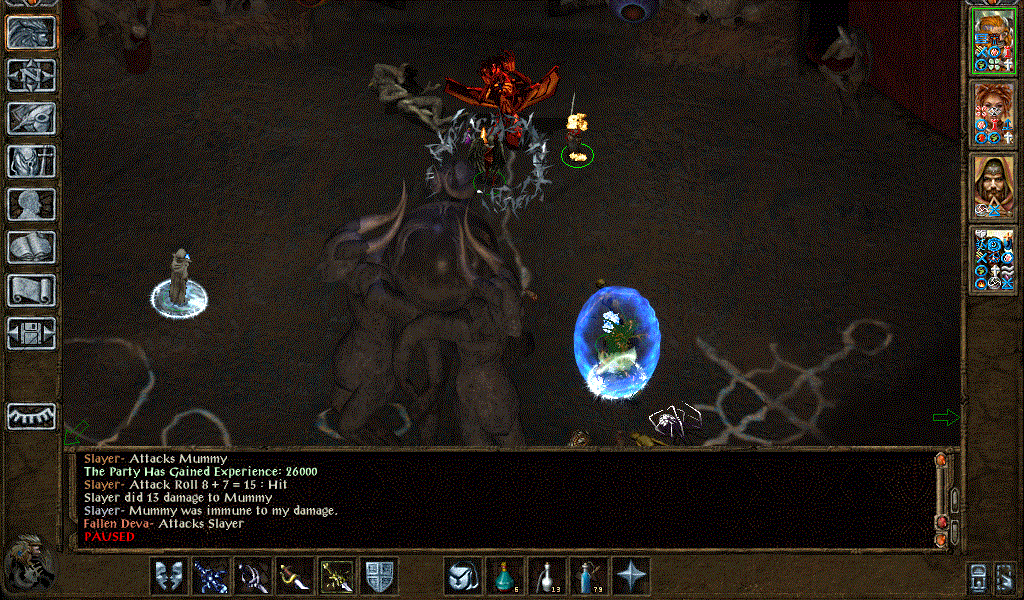
Task: Open the floppy disk options menu
Action: [32, 332]
